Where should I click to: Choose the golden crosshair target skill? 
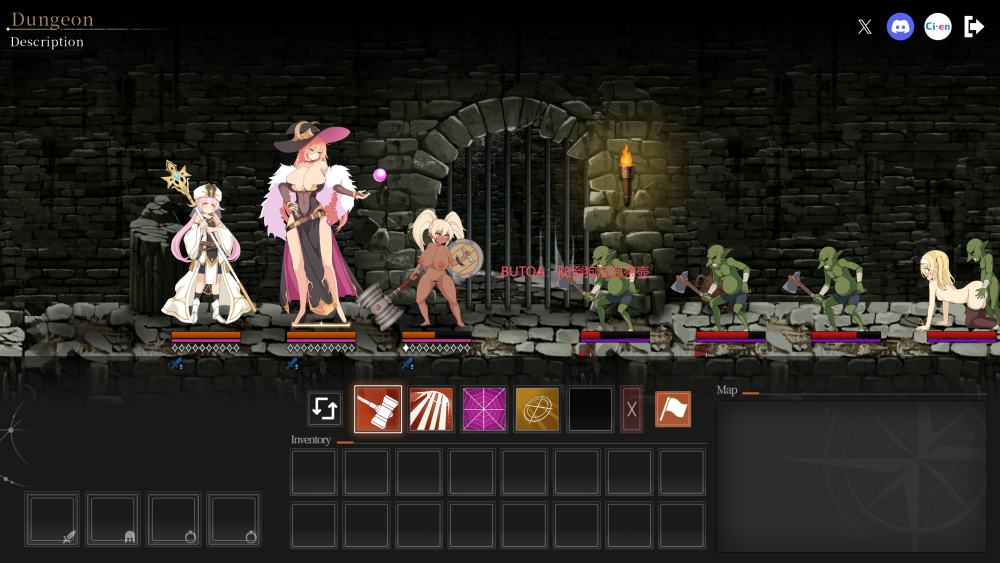(537, 409)
